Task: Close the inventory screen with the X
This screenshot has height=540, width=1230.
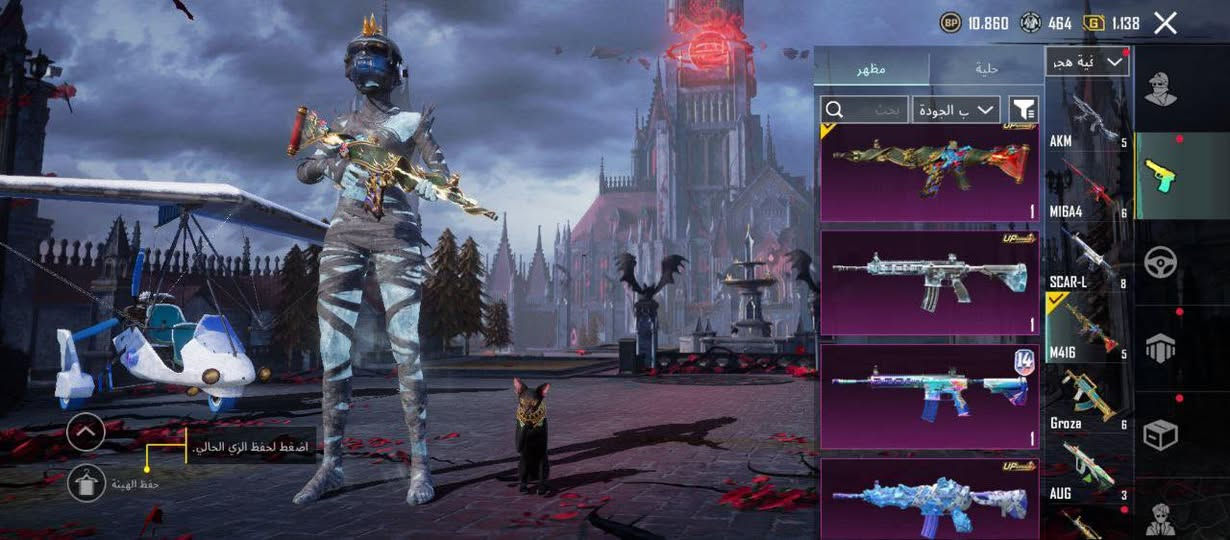Action: pyautogui.click(x=1165, y=23)
